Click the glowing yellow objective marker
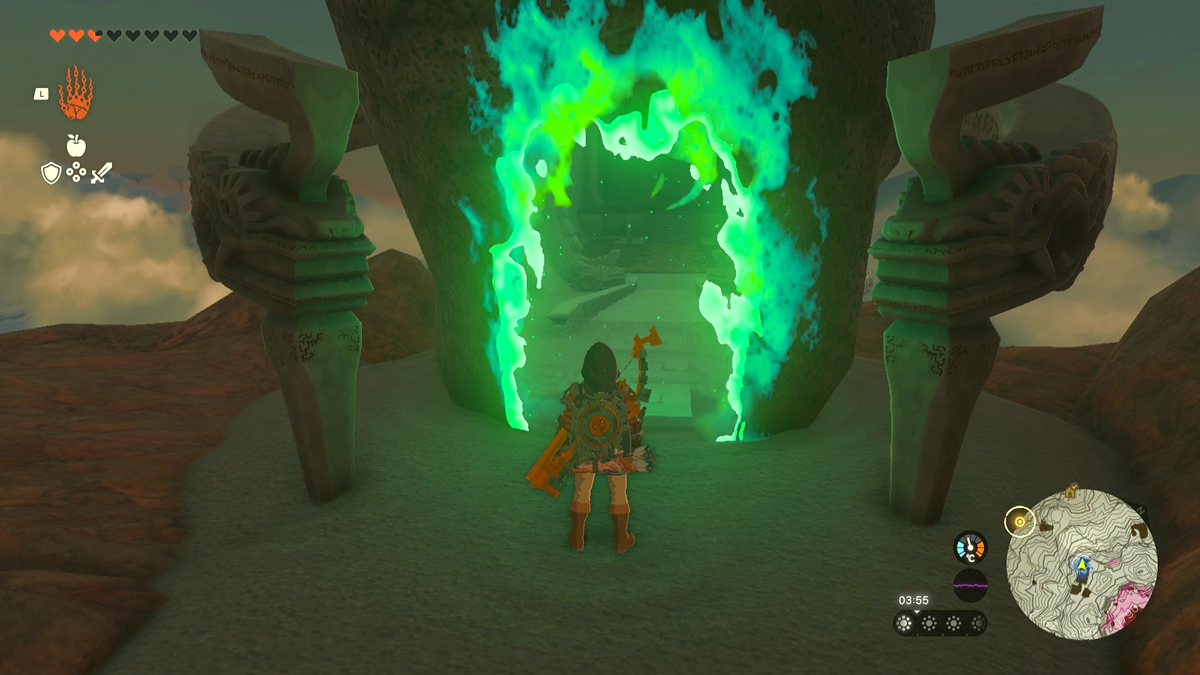Viewport: 1200px width, 675px height. point(1020,521)
